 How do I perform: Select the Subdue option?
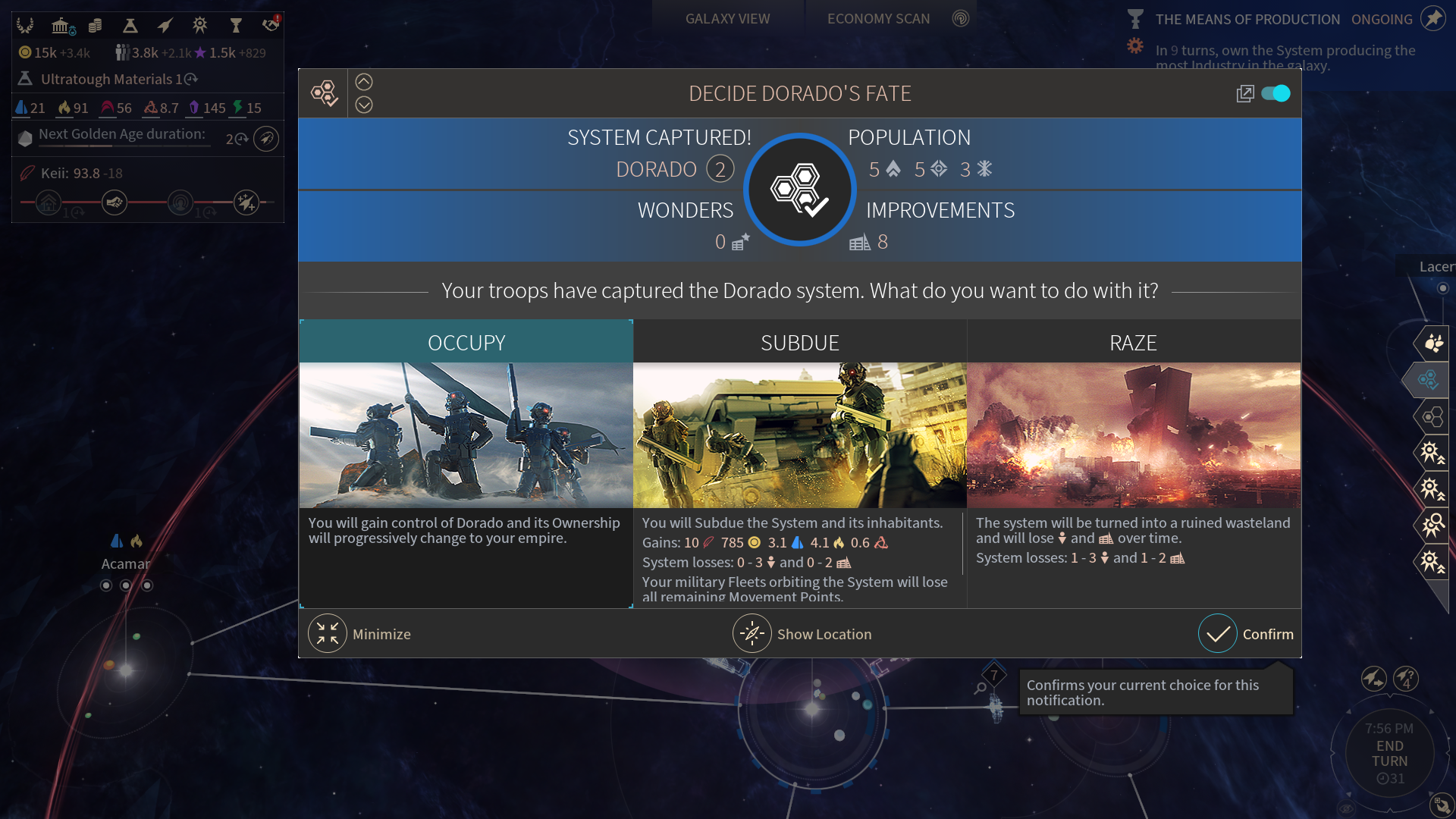799,343
